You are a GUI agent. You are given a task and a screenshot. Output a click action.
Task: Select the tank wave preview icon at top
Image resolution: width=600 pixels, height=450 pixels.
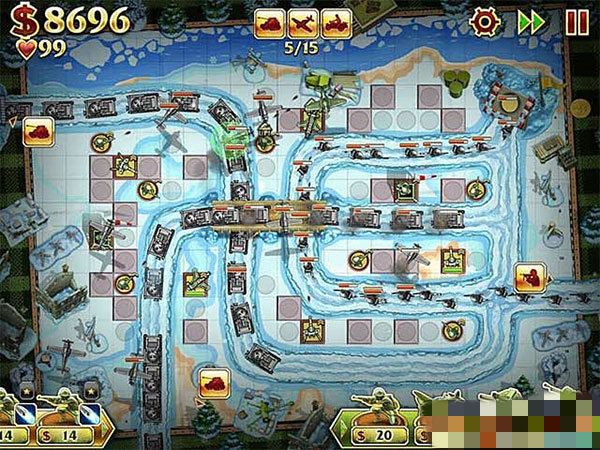(x=270, y=23)
